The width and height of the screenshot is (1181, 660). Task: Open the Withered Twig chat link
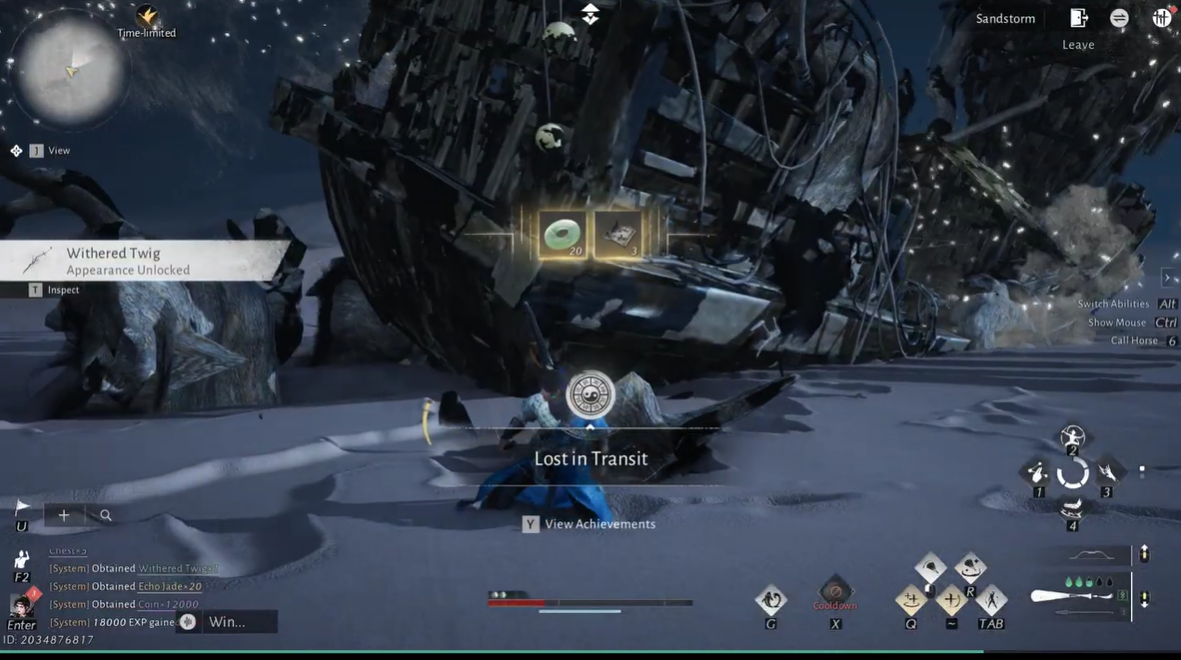pyautogui.click(x=177, y=568)
